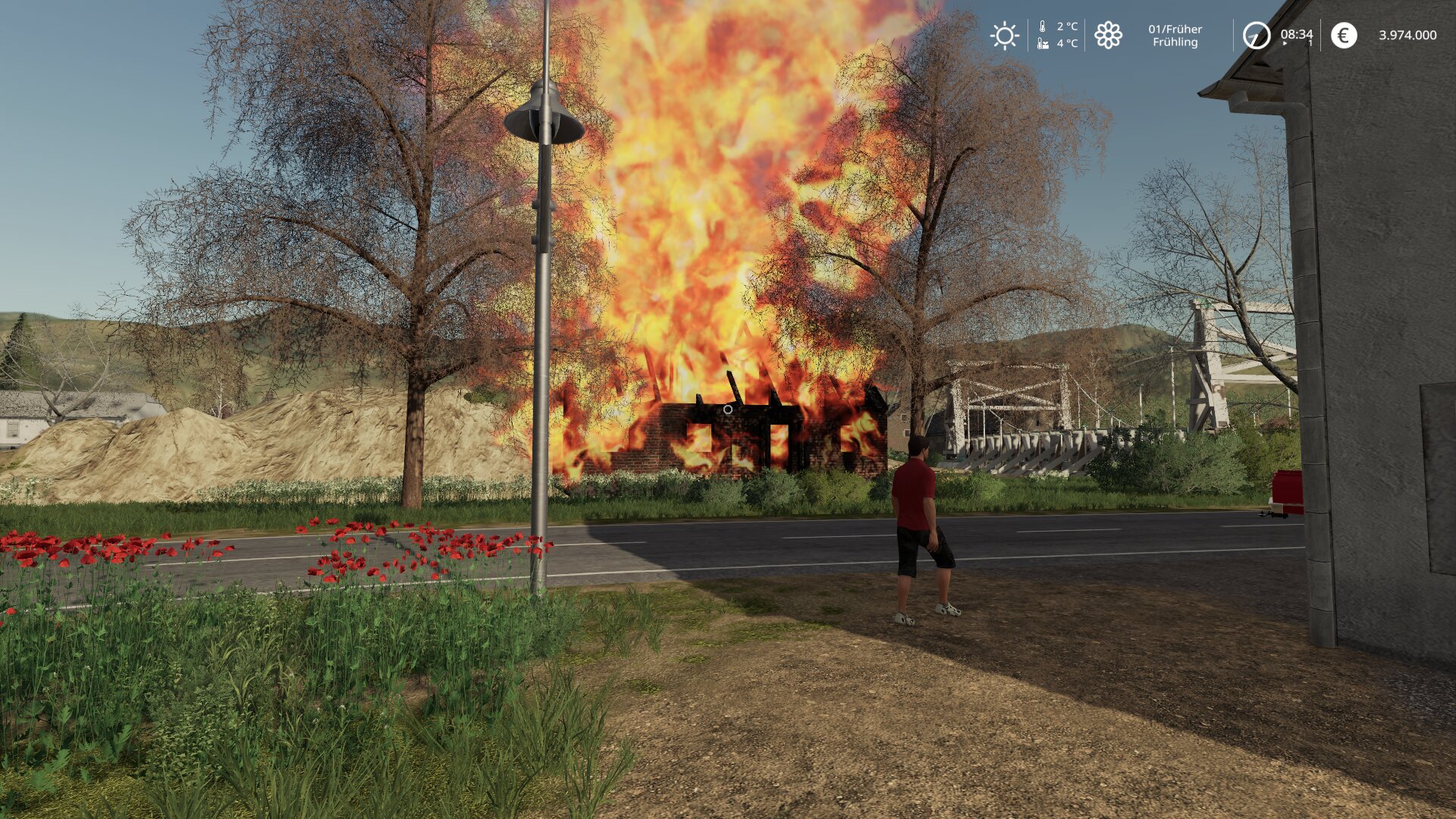Viewport: 1456px width, 819px height.
Task: Select the flower season icon
Action: pos(1108,36)
